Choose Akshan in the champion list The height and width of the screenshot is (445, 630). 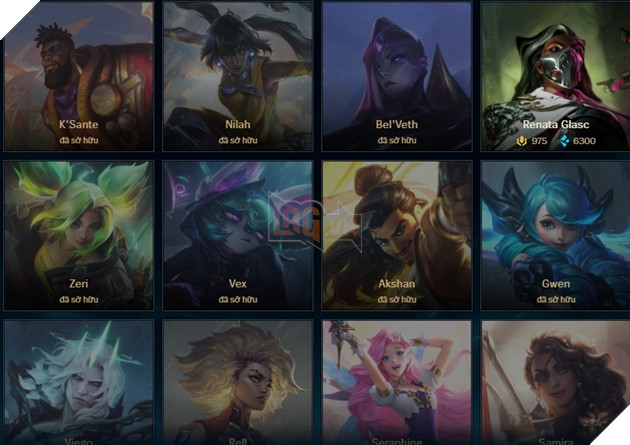pyautogui.click(x=396, y=233)
